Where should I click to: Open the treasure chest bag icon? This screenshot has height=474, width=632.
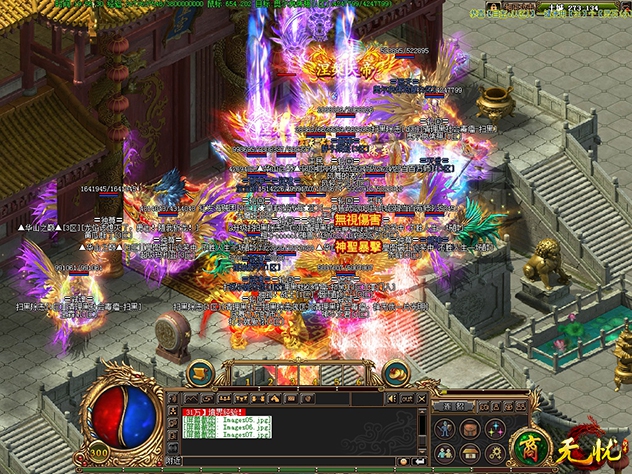coord(469,429)
